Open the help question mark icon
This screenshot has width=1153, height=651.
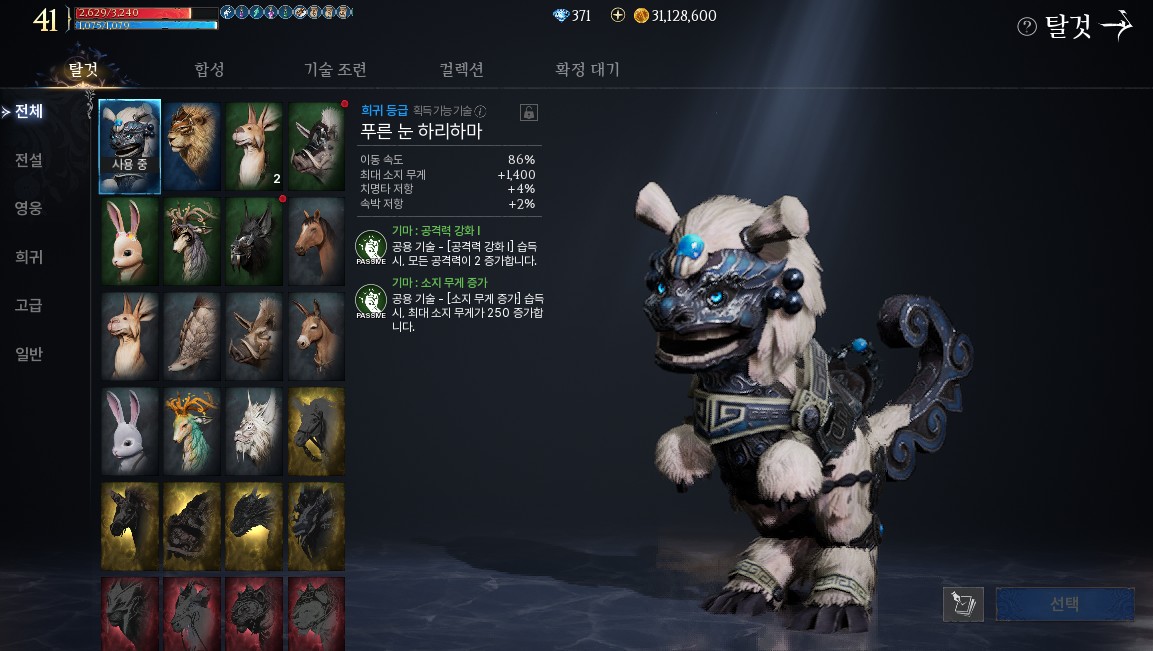(x=1026, y=27)
